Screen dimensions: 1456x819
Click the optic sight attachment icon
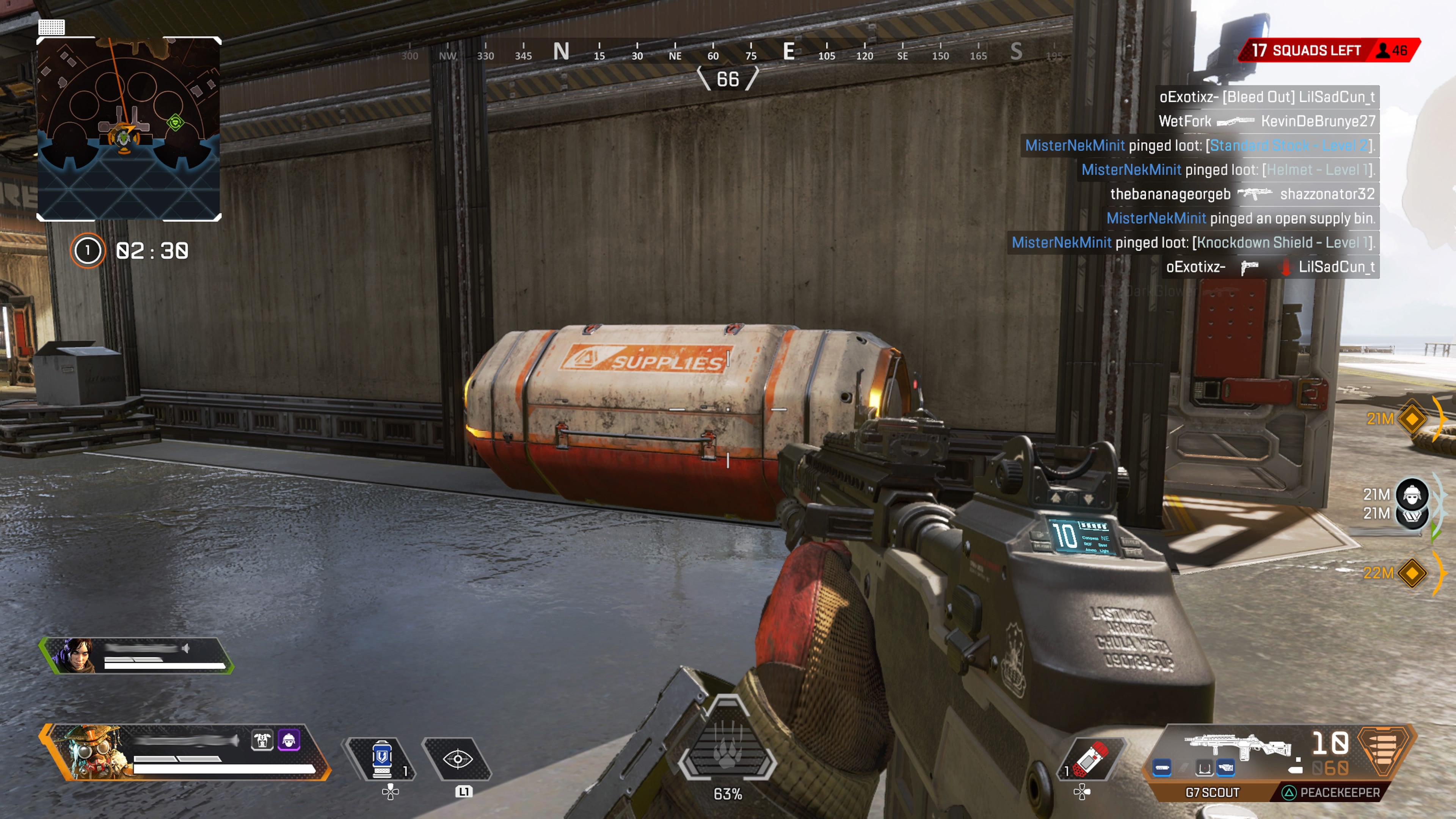click(1204, 767)
